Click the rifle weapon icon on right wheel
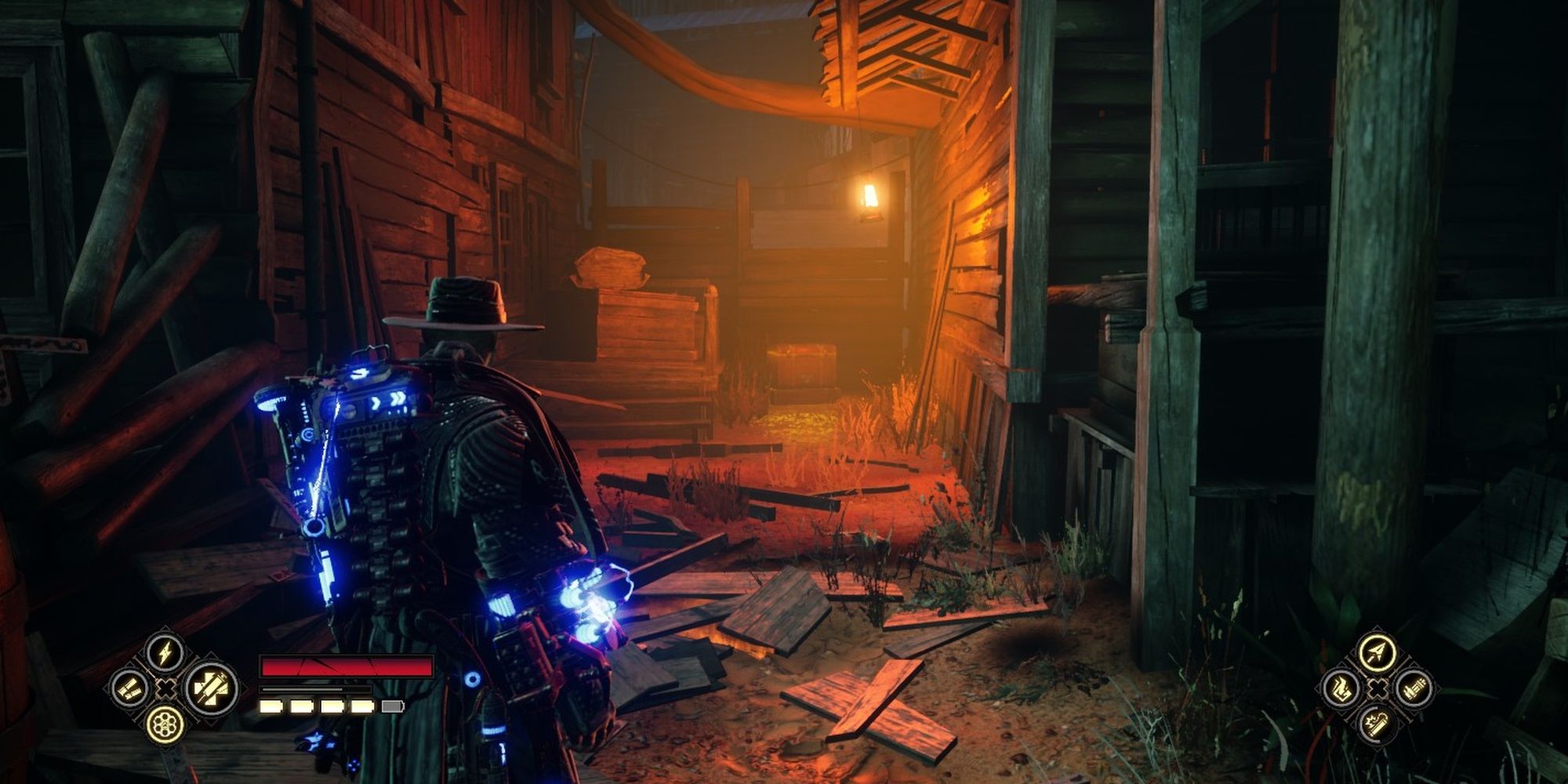Screen dimensions: 1568x784 (x=1414, y=689)
